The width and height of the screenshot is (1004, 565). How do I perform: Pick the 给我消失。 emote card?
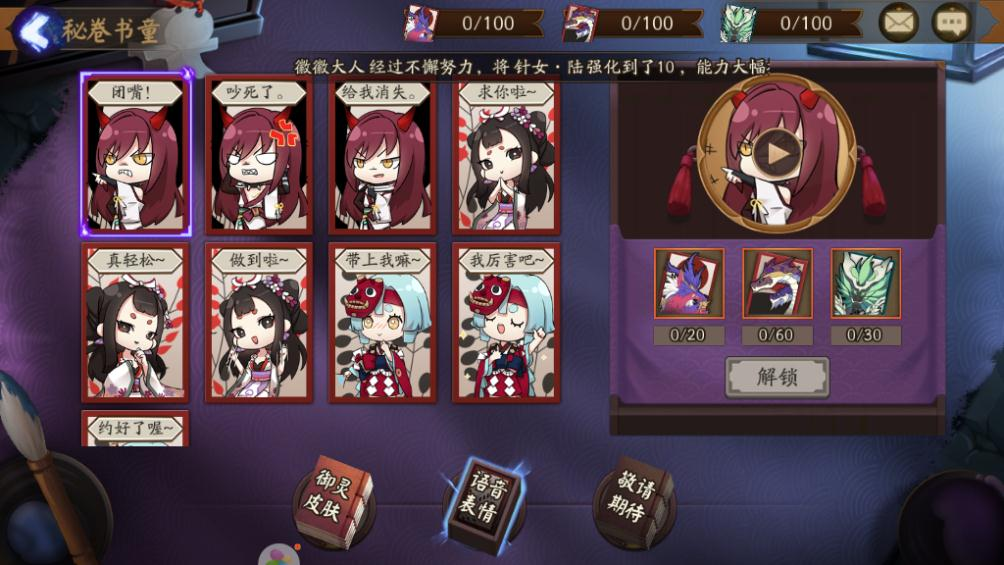382,155
